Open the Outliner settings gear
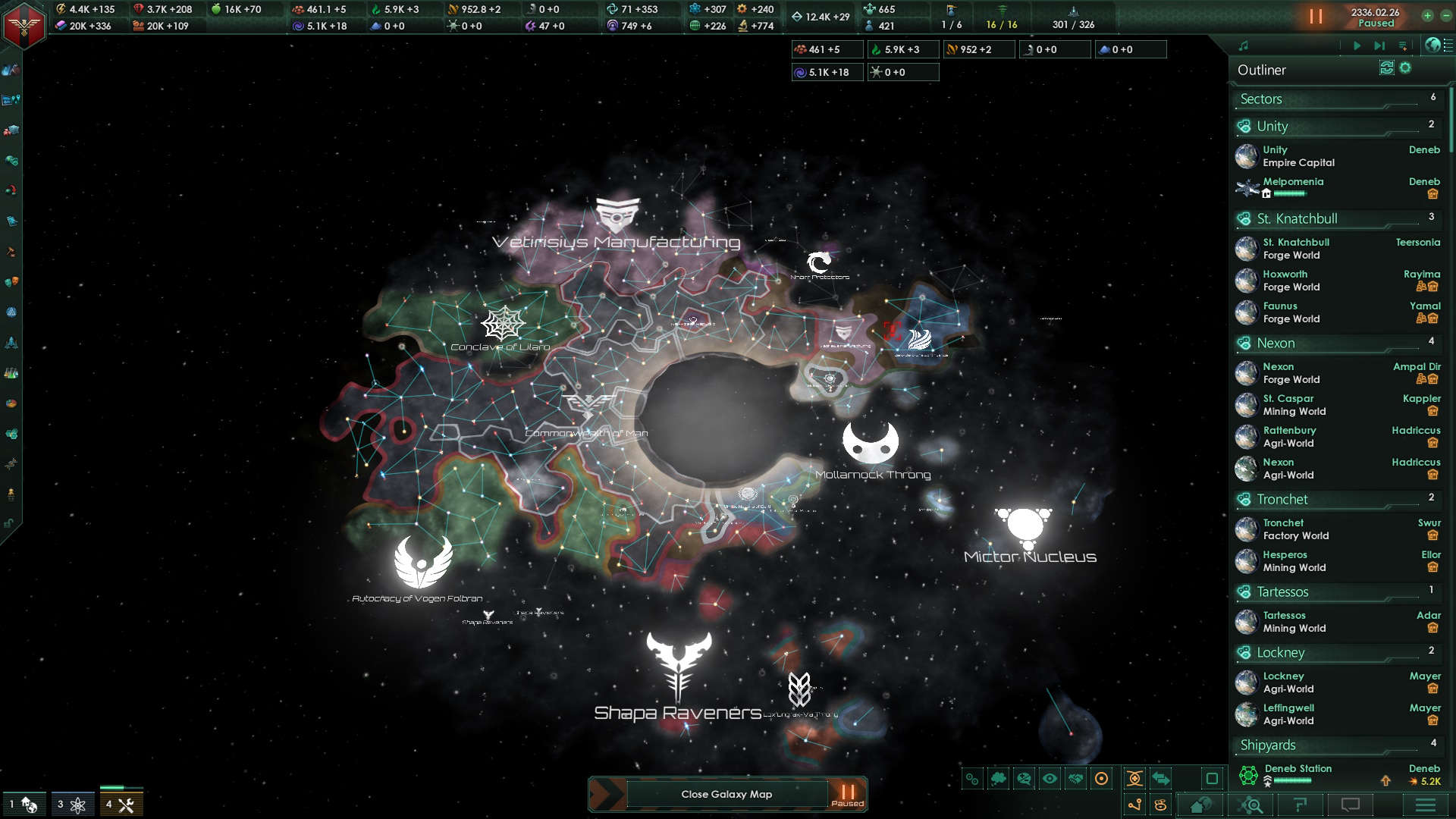1456x819 pixels. point(1404,68)
